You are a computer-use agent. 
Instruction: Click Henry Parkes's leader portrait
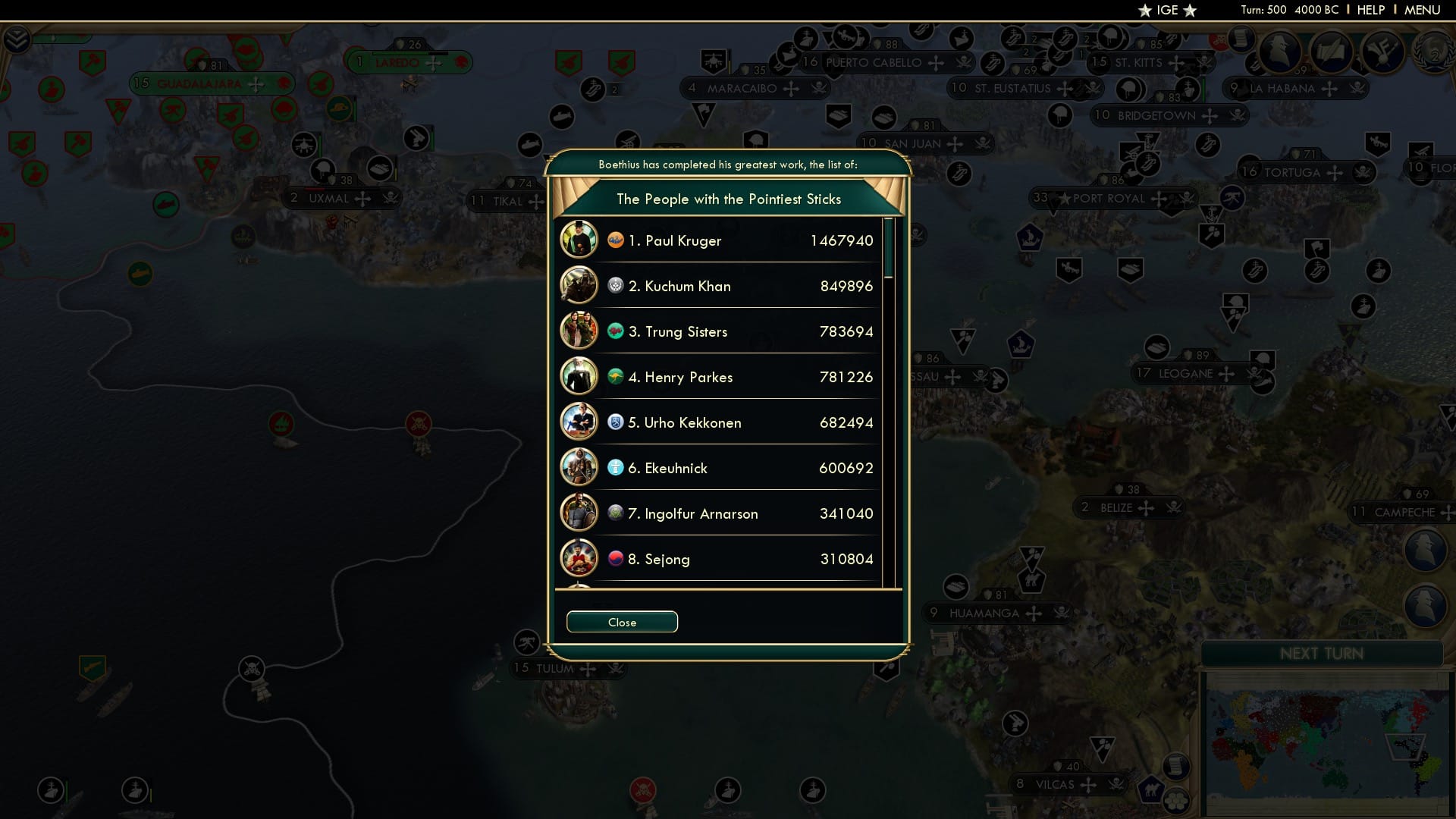pyautogui.click(x=579, y=376)
